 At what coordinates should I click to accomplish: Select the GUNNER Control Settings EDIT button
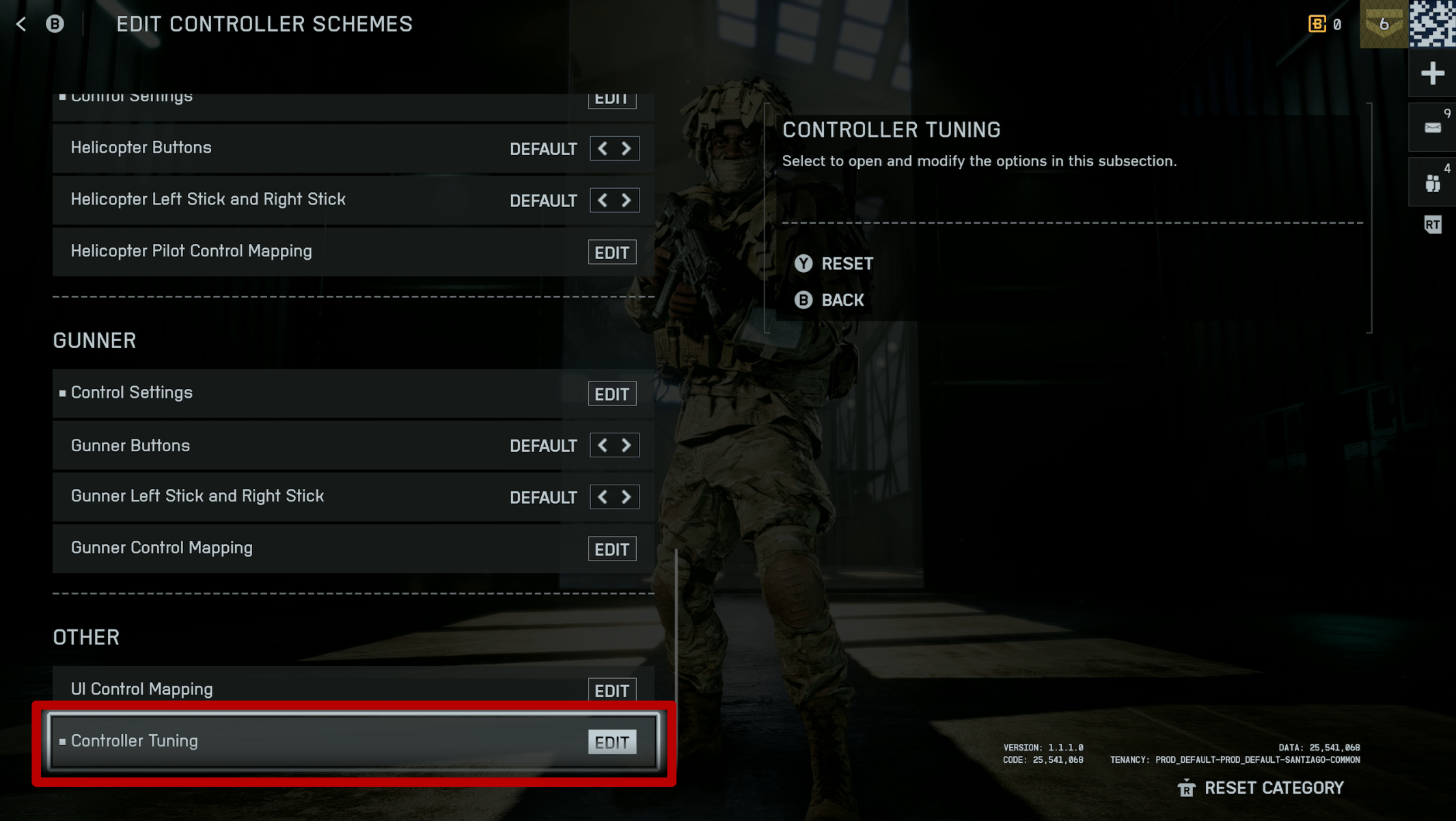click(x=612, y=394)
